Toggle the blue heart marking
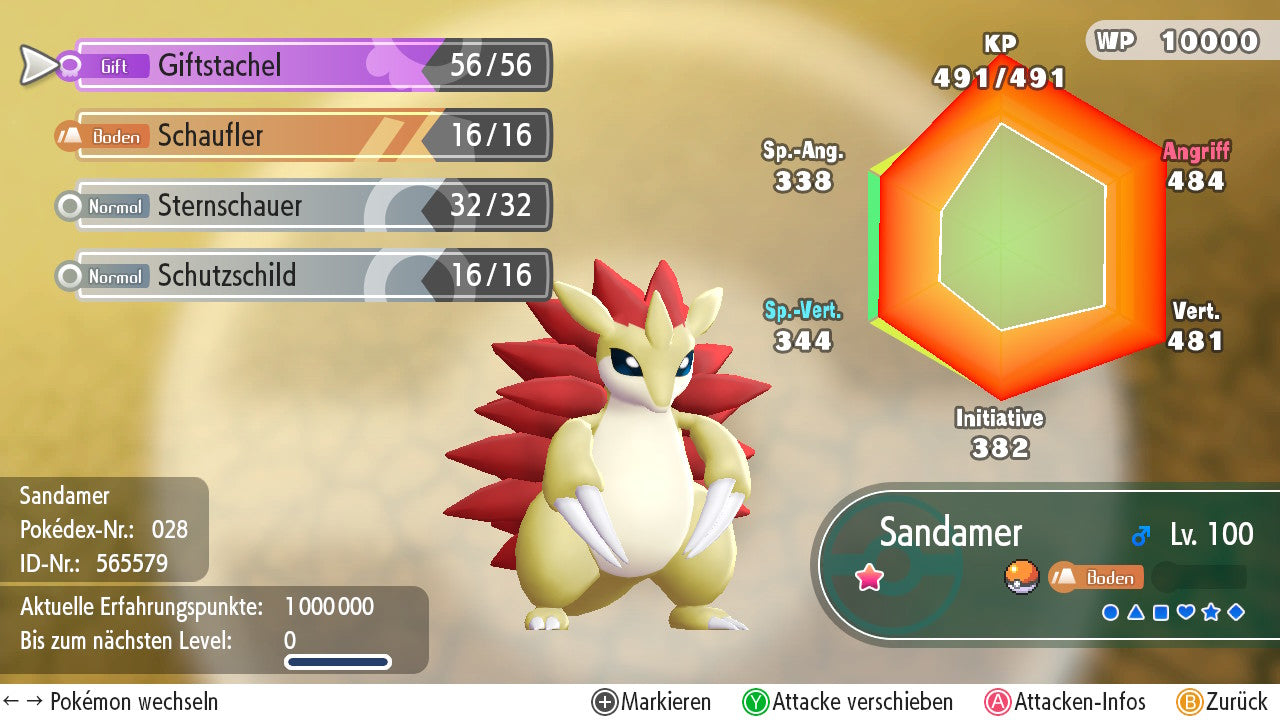 tap(1186, 612)
